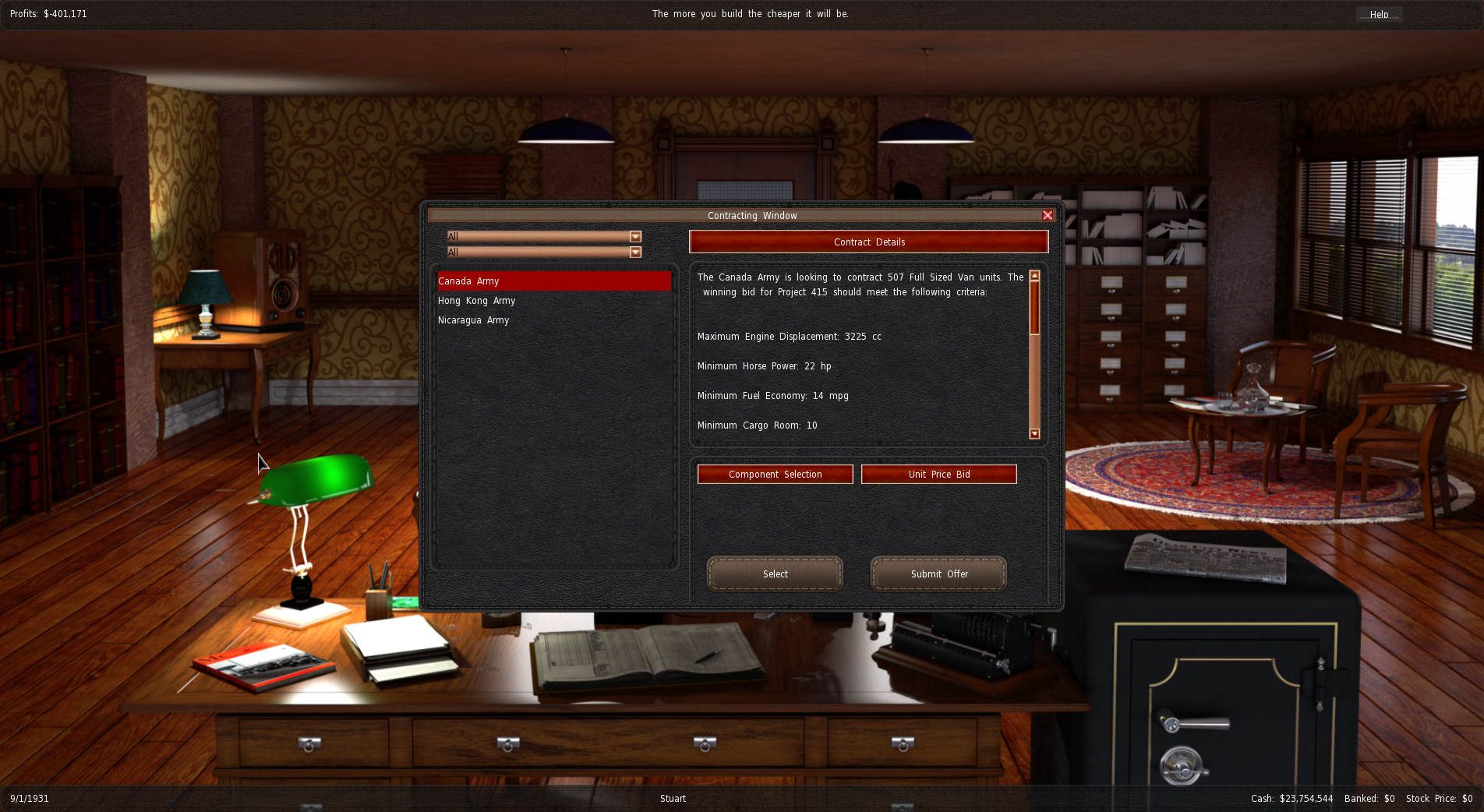Open the top 'All' filter dropdown
Viewport: 1484px width, 812px height.
635,237
